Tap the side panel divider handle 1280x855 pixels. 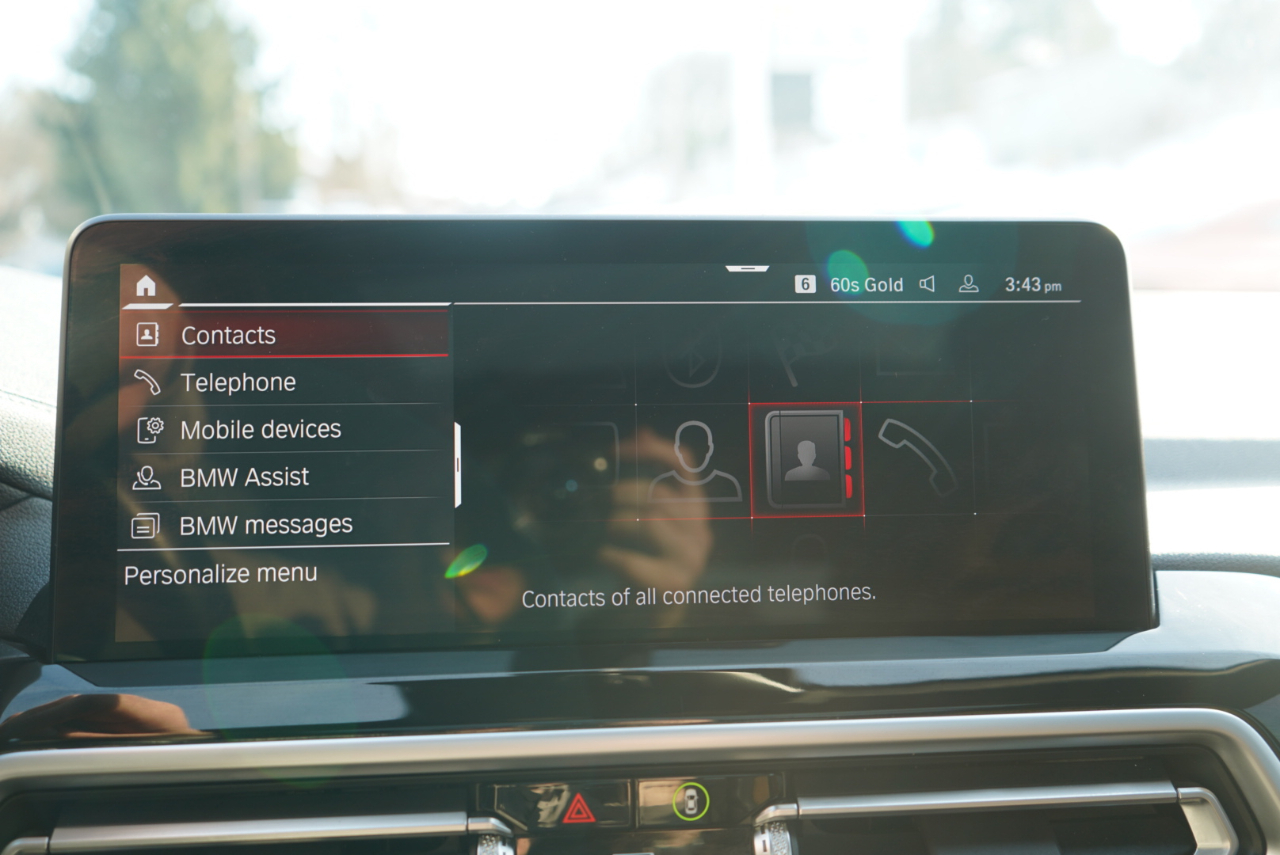[x=458, y=464]
